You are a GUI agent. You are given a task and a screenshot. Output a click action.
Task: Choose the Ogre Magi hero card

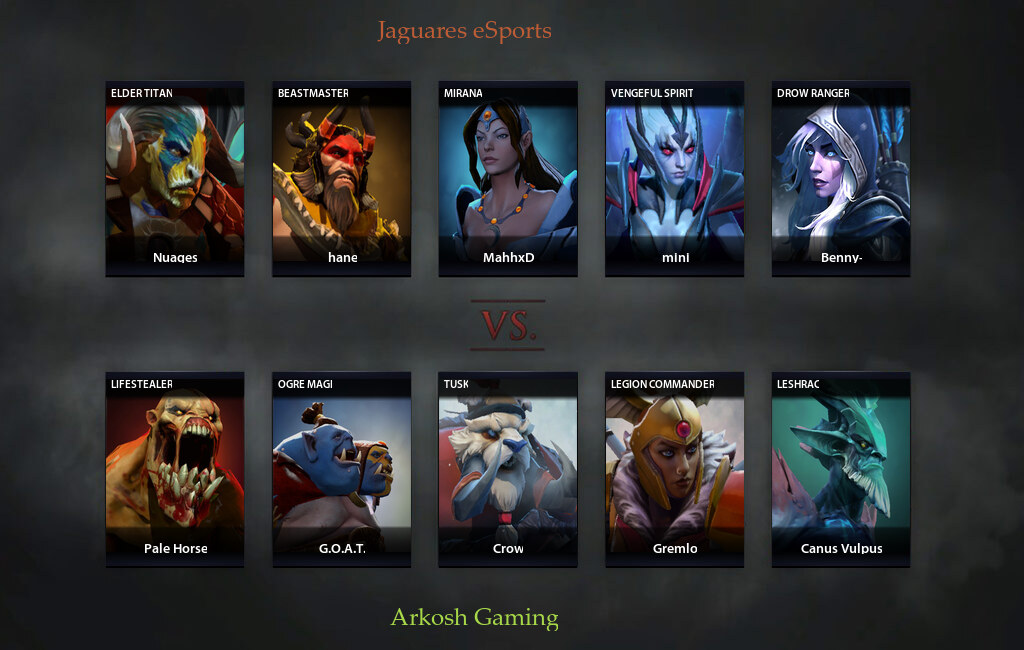tap(341, 470)
